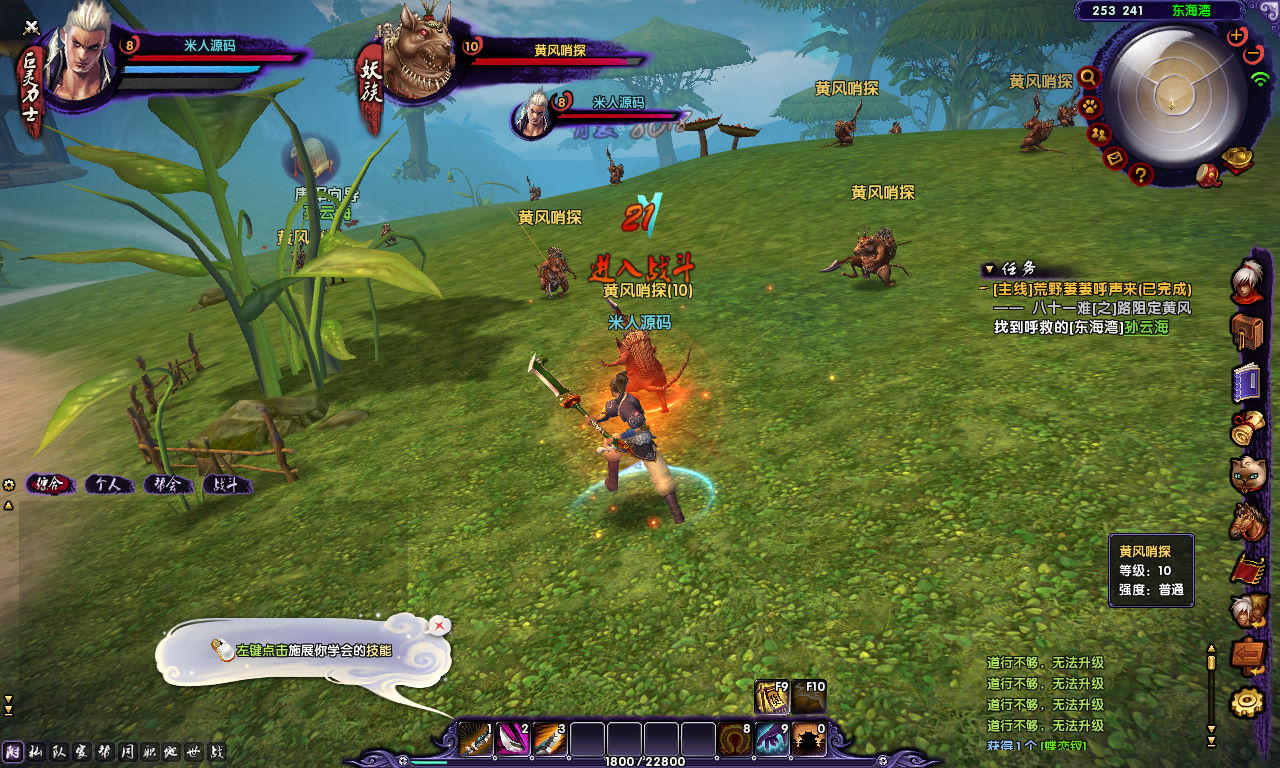The image size is (1280, 768).
Task: Switch to the 帮会 chat tab
Action: point(168,485)
